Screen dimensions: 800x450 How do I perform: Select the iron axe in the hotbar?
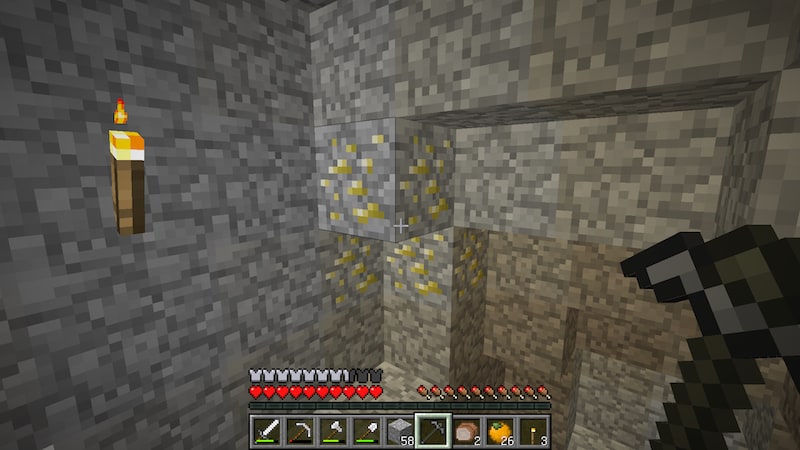point(334,431)
